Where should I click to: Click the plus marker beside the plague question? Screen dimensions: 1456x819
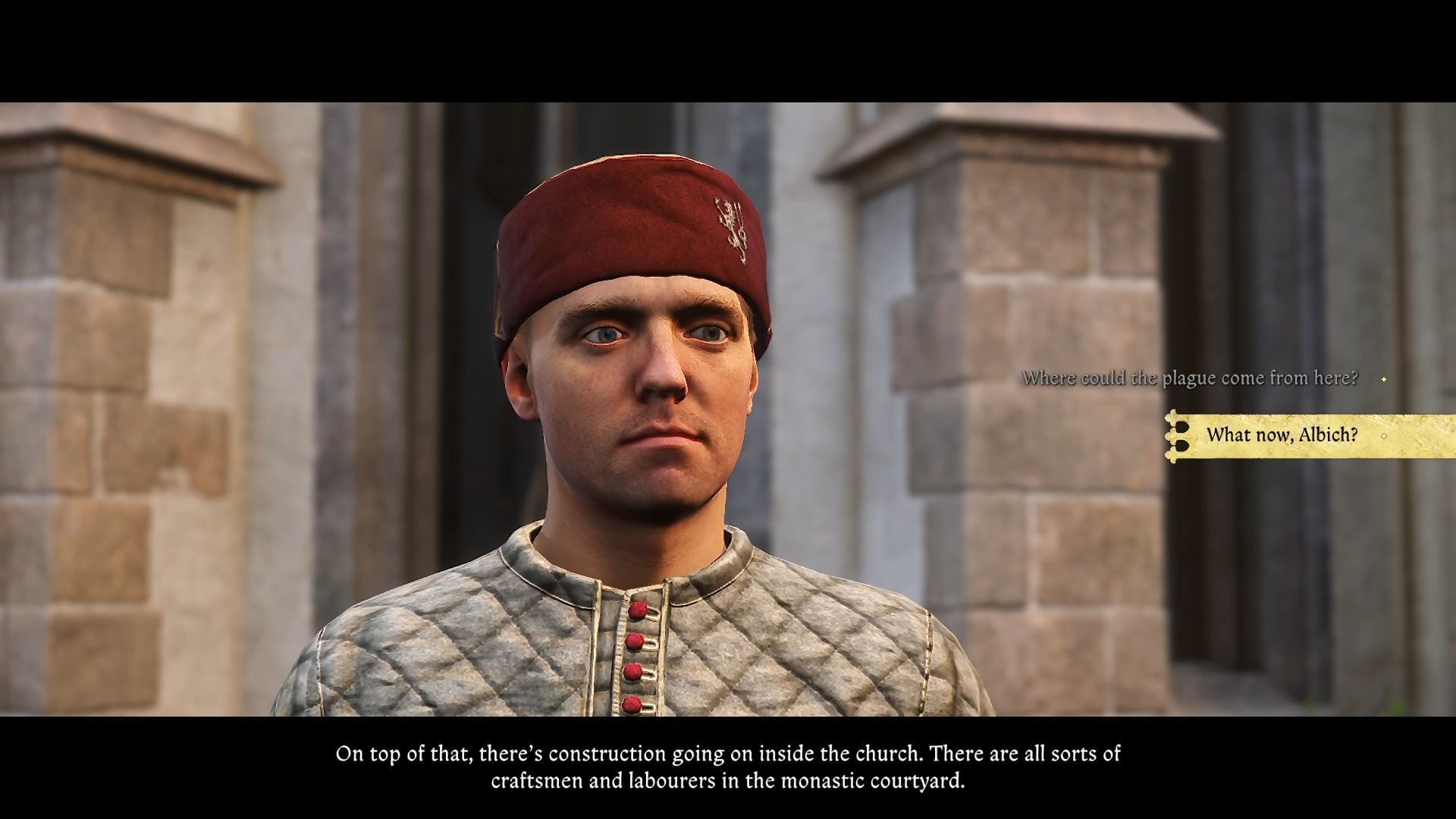point(1384,379)
